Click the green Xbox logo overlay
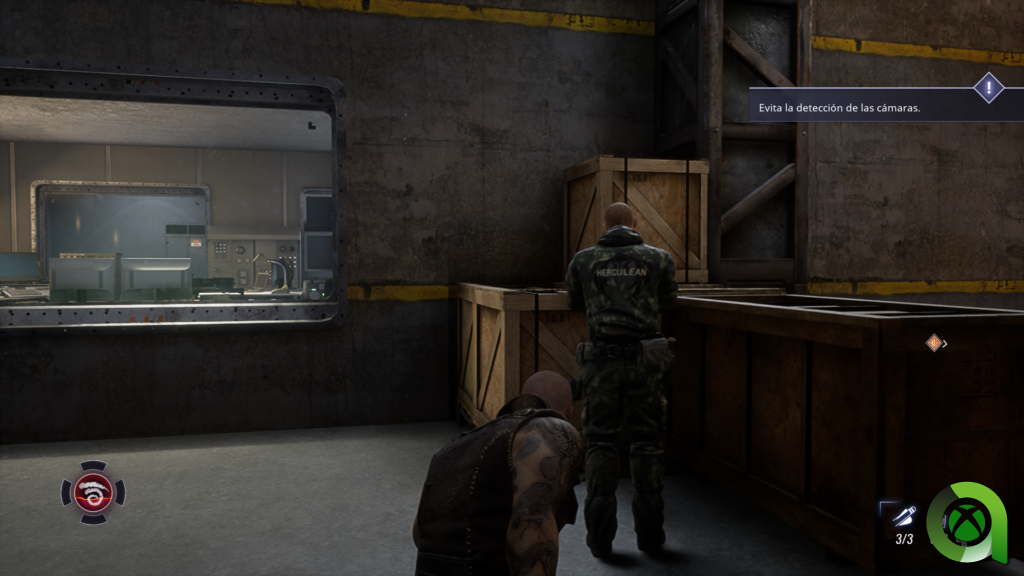 (x=972, y=520)
